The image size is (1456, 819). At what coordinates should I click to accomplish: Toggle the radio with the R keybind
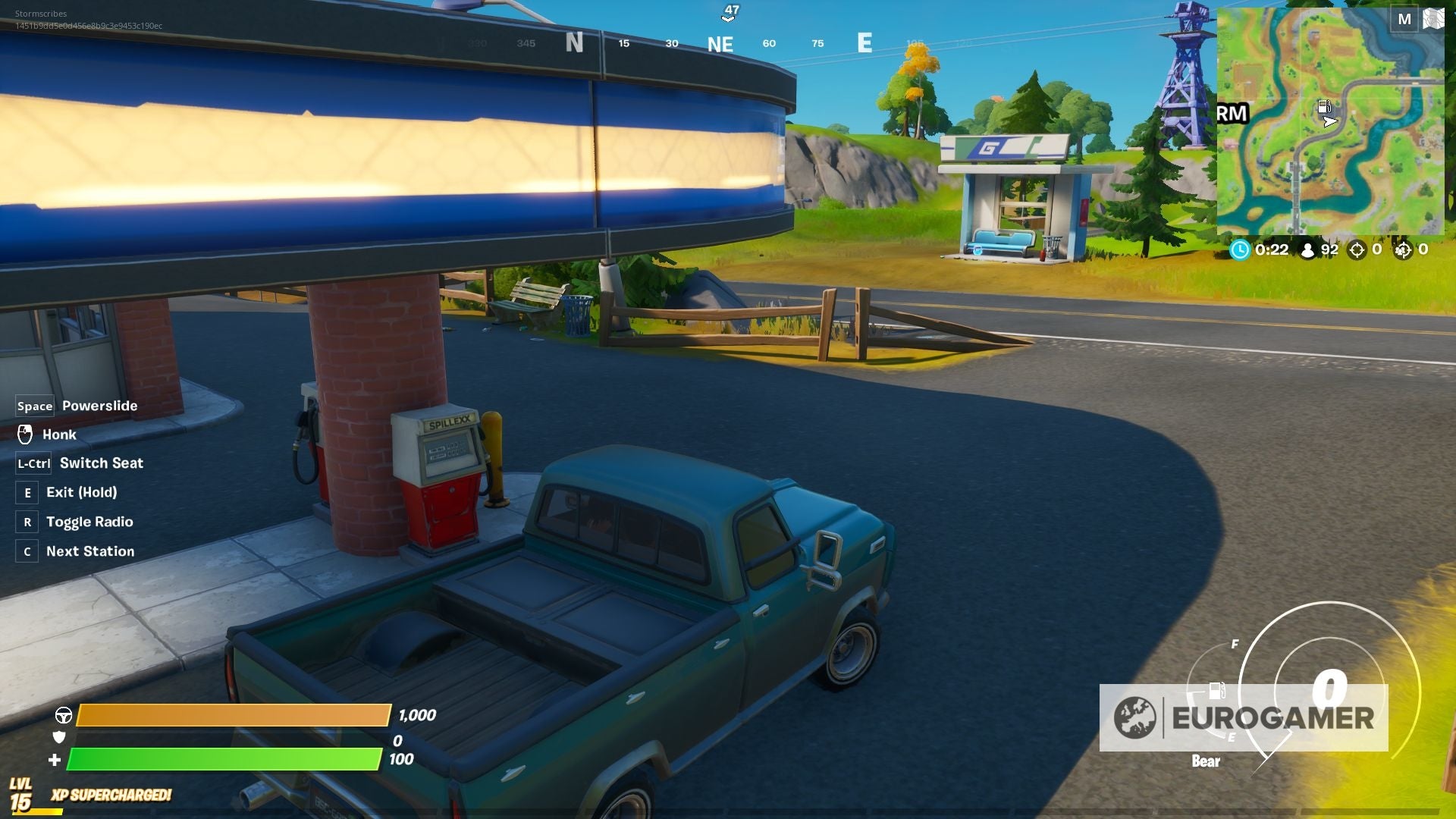point(27,522)
